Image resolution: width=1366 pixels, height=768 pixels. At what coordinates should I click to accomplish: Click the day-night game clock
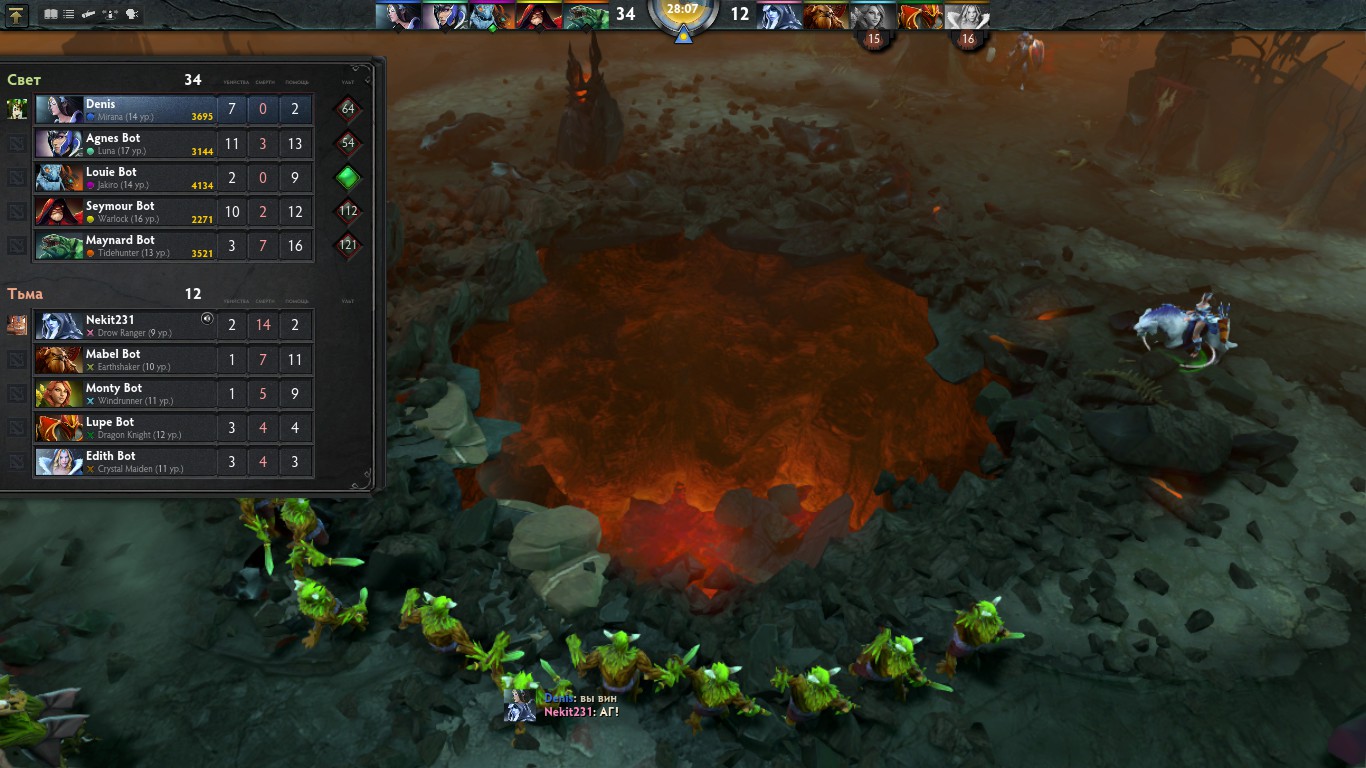point(683,14)
